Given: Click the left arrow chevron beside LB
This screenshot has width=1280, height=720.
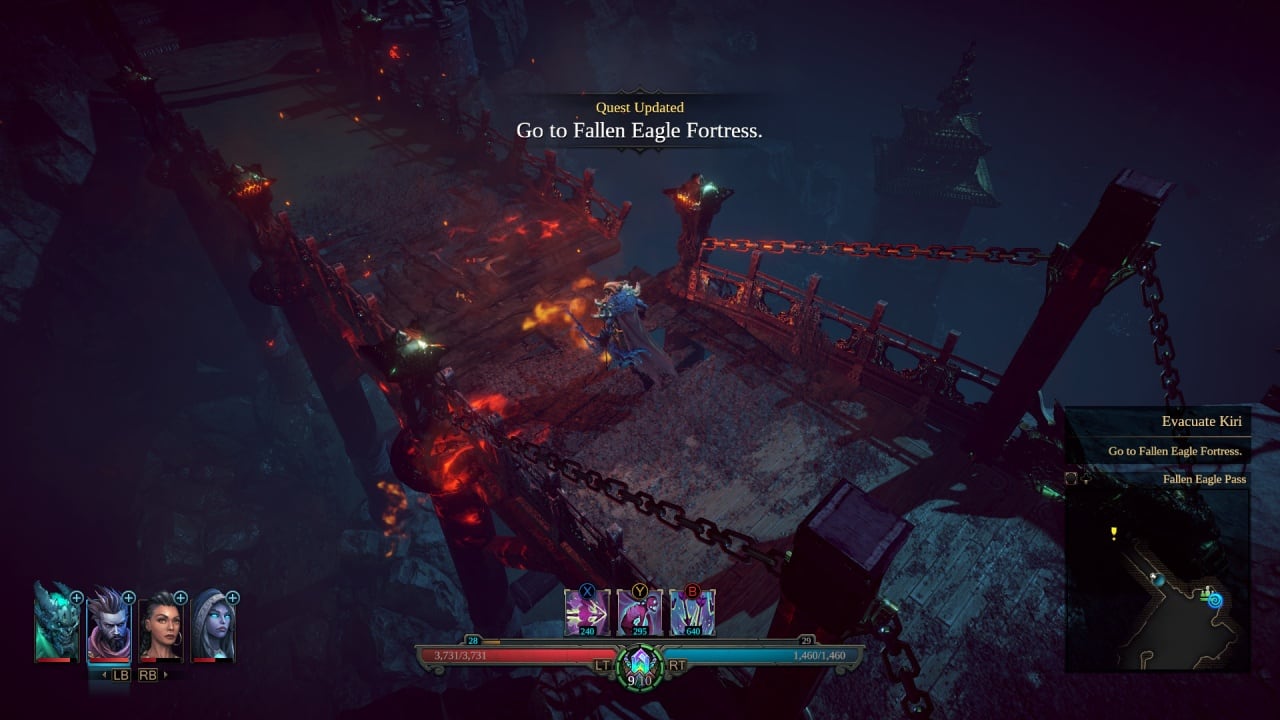Looking at the screenshot, I should (103, 673).
